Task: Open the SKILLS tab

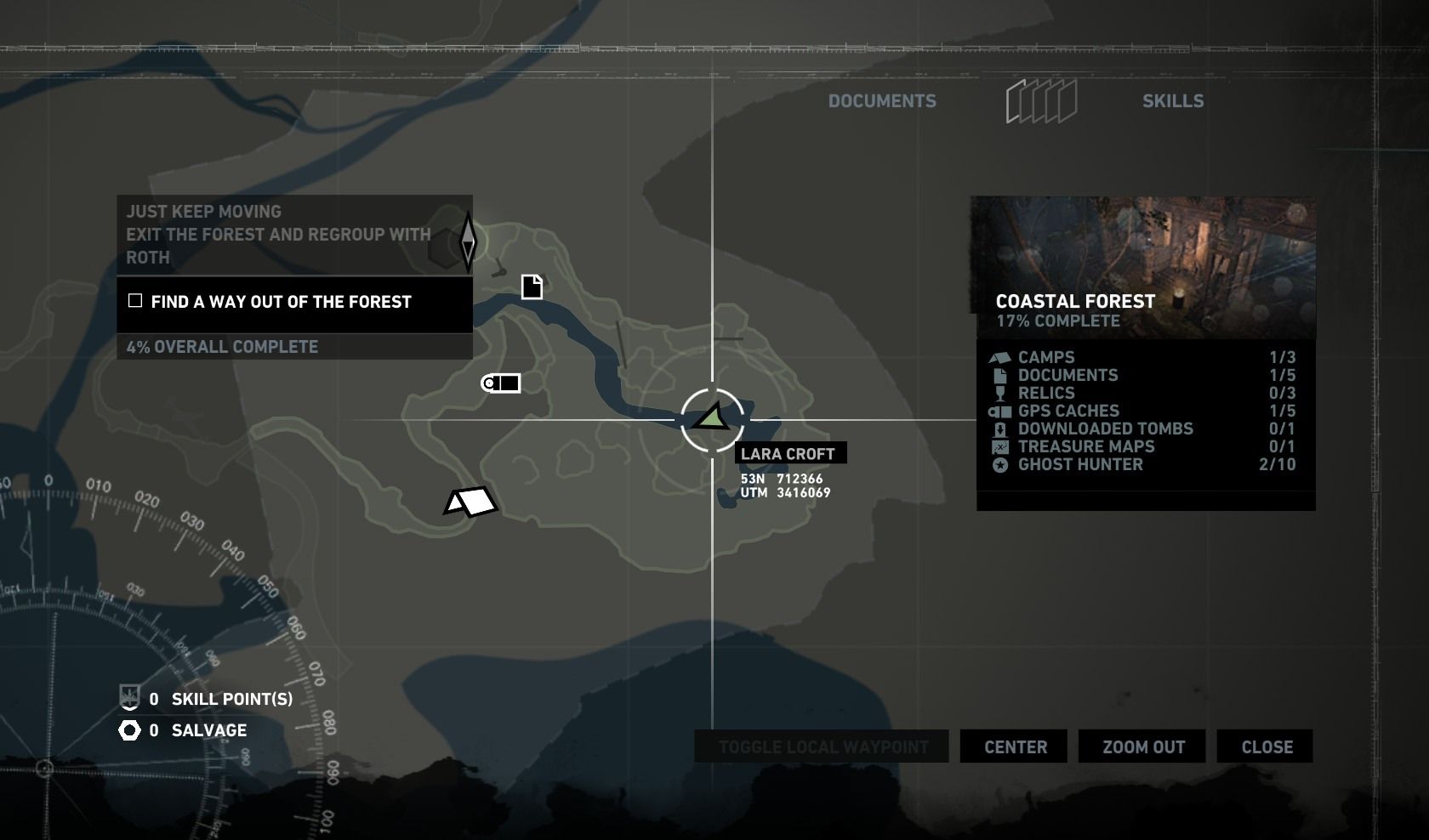Action: click(1174, 99)
